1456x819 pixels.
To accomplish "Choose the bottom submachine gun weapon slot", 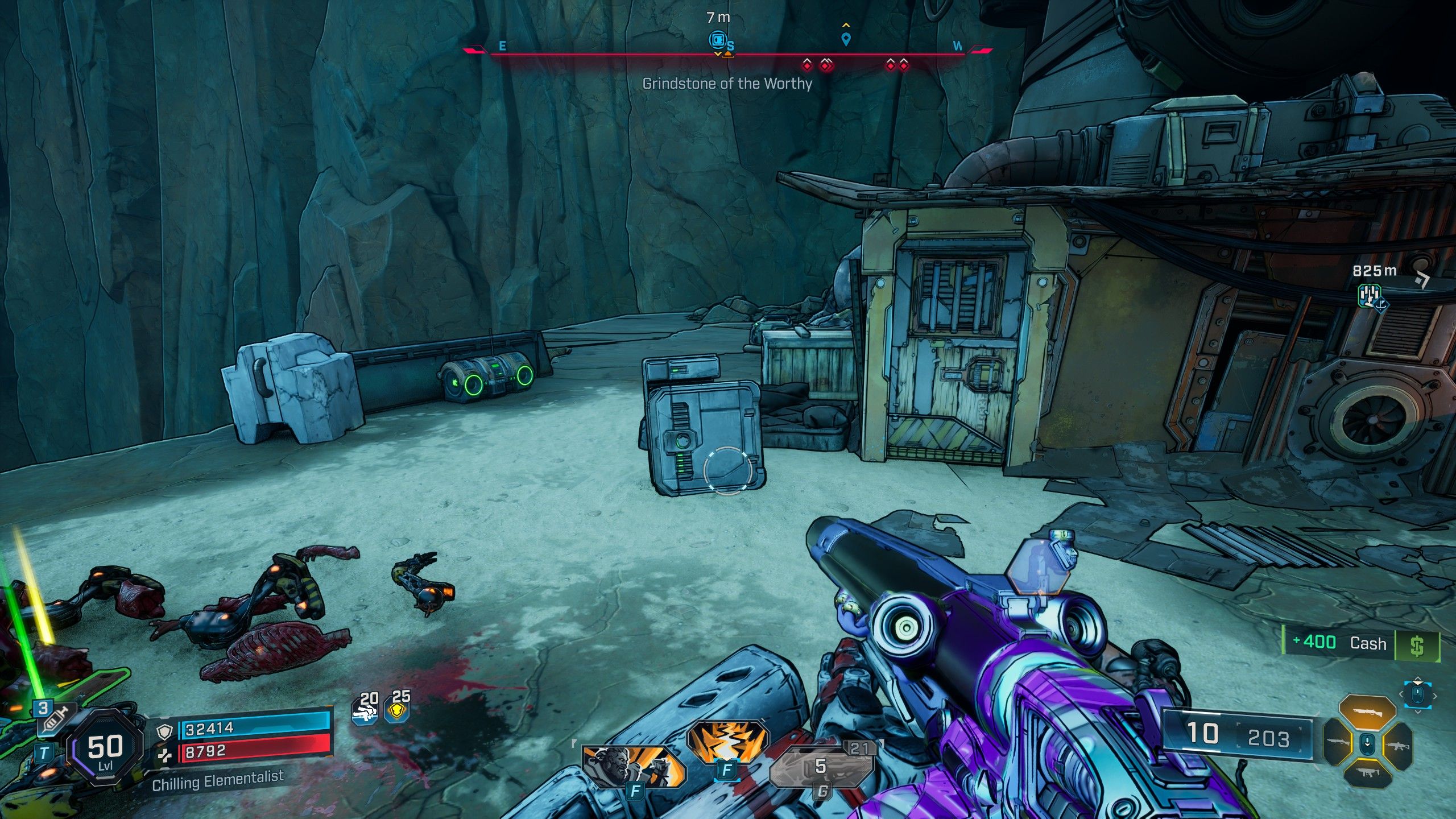I will [x=1367, y=773].
